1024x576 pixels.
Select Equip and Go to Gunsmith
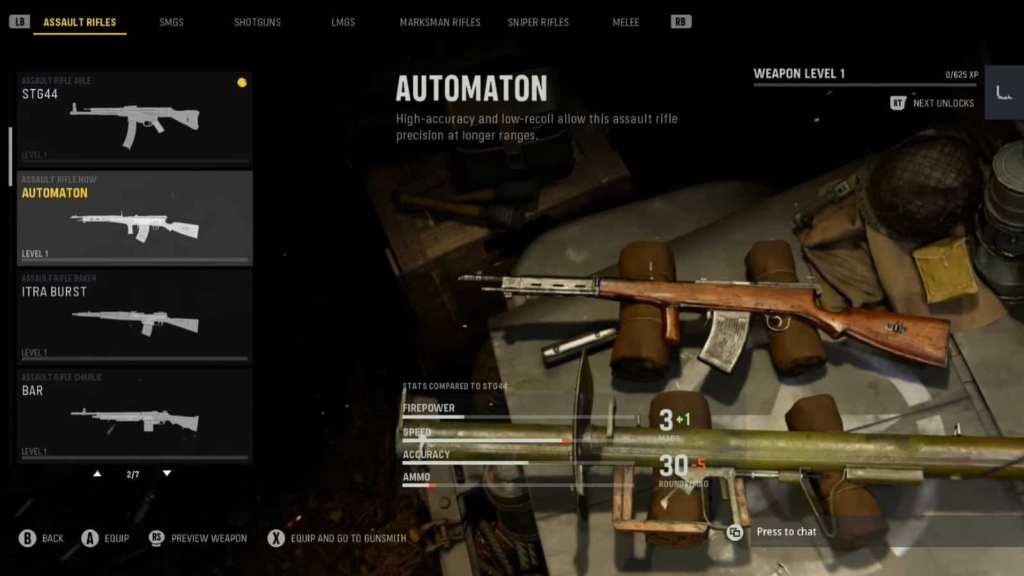click(x=337, y=538)
